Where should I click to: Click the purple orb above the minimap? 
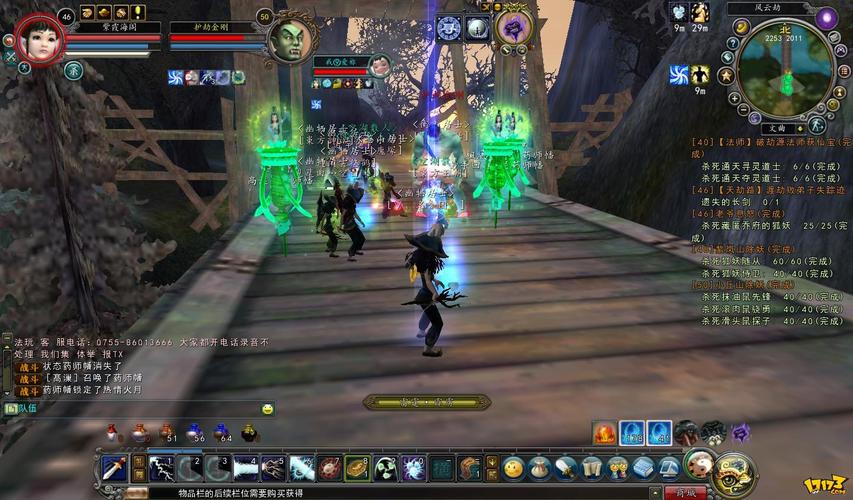click(826, 18)
